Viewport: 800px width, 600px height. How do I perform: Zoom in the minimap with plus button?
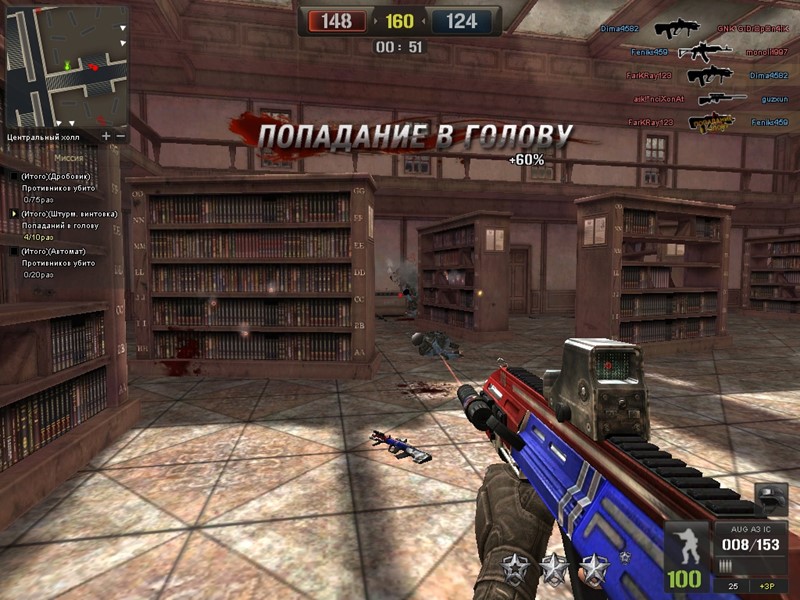tap(106, 135)
